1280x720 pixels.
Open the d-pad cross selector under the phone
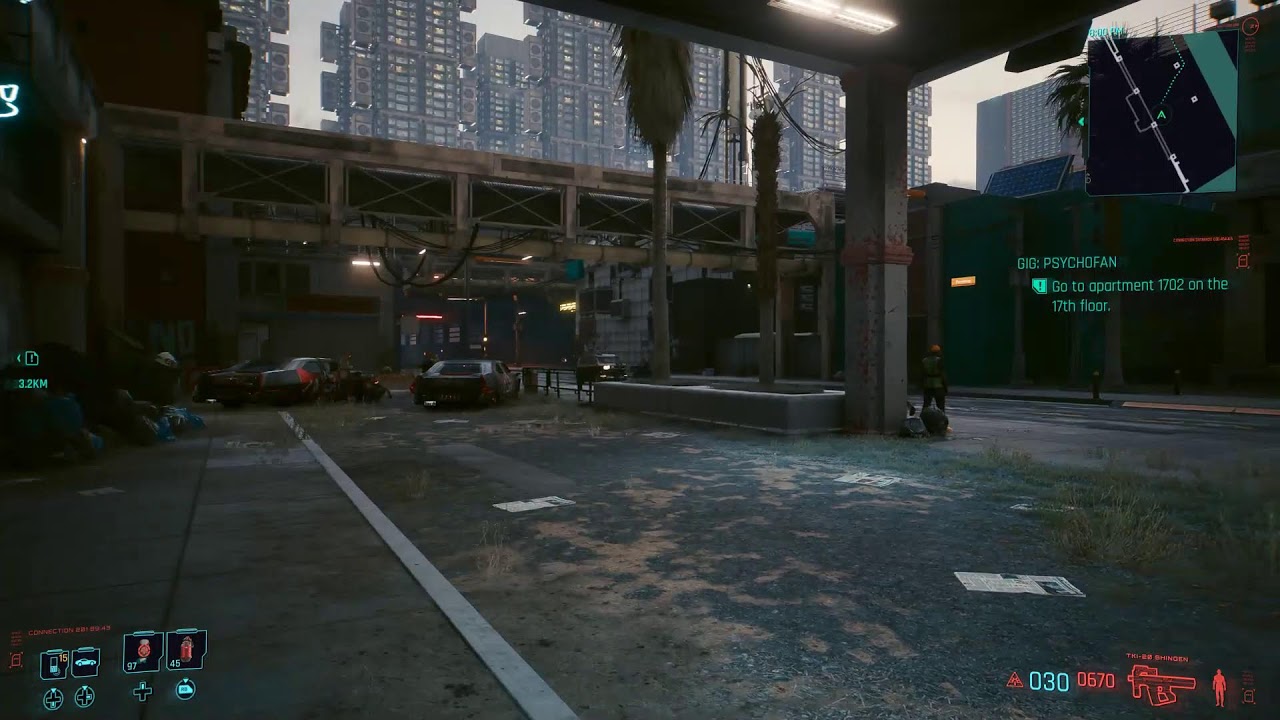pos(53,697)
